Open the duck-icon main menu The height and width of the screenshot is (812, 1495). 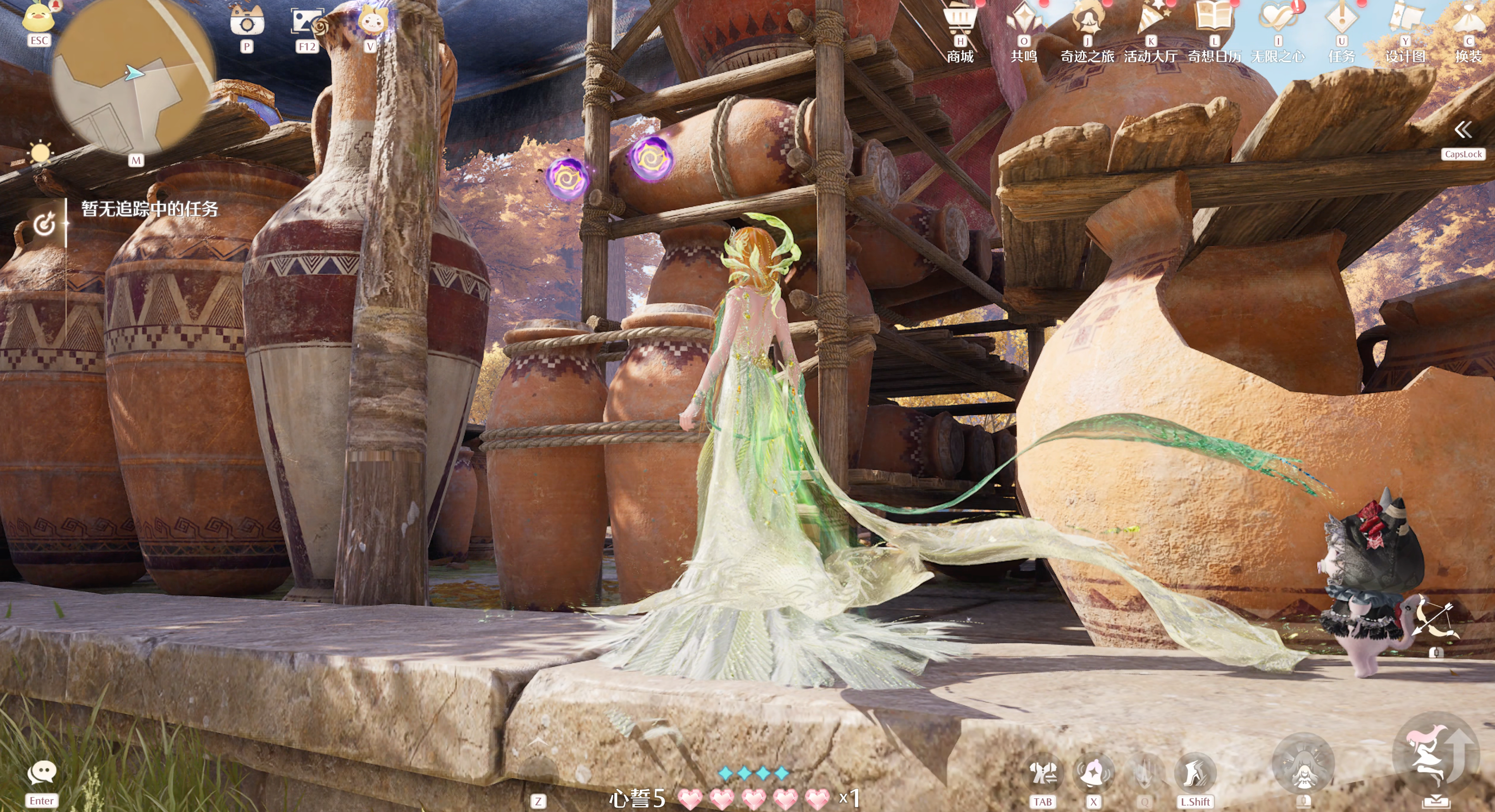pos(38,17)
